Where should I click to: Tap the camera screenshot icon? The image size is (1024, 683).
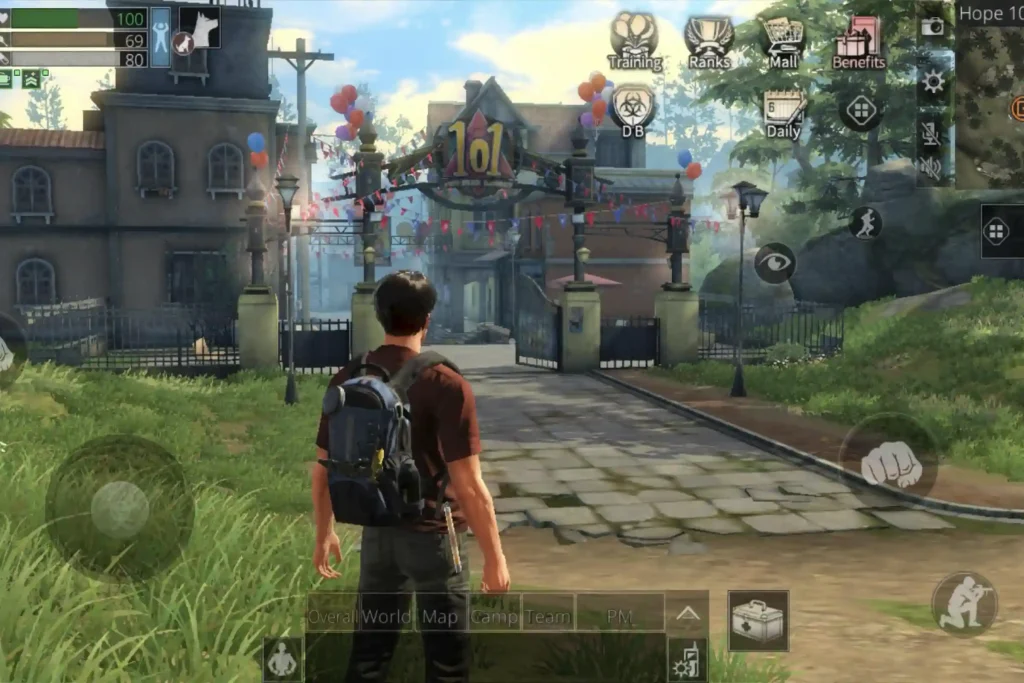933,27
